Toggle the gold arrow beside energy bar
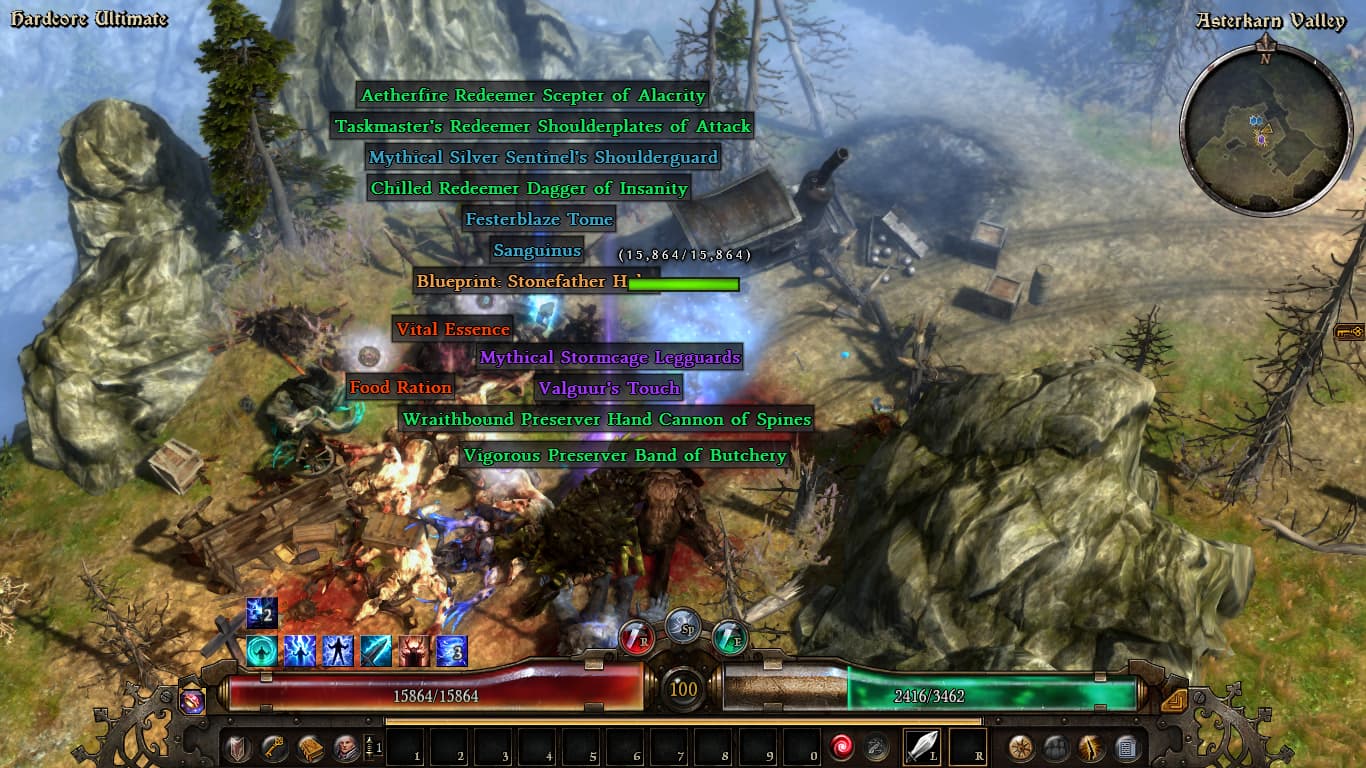The image size is (1366, 768). pos(1174,701)
